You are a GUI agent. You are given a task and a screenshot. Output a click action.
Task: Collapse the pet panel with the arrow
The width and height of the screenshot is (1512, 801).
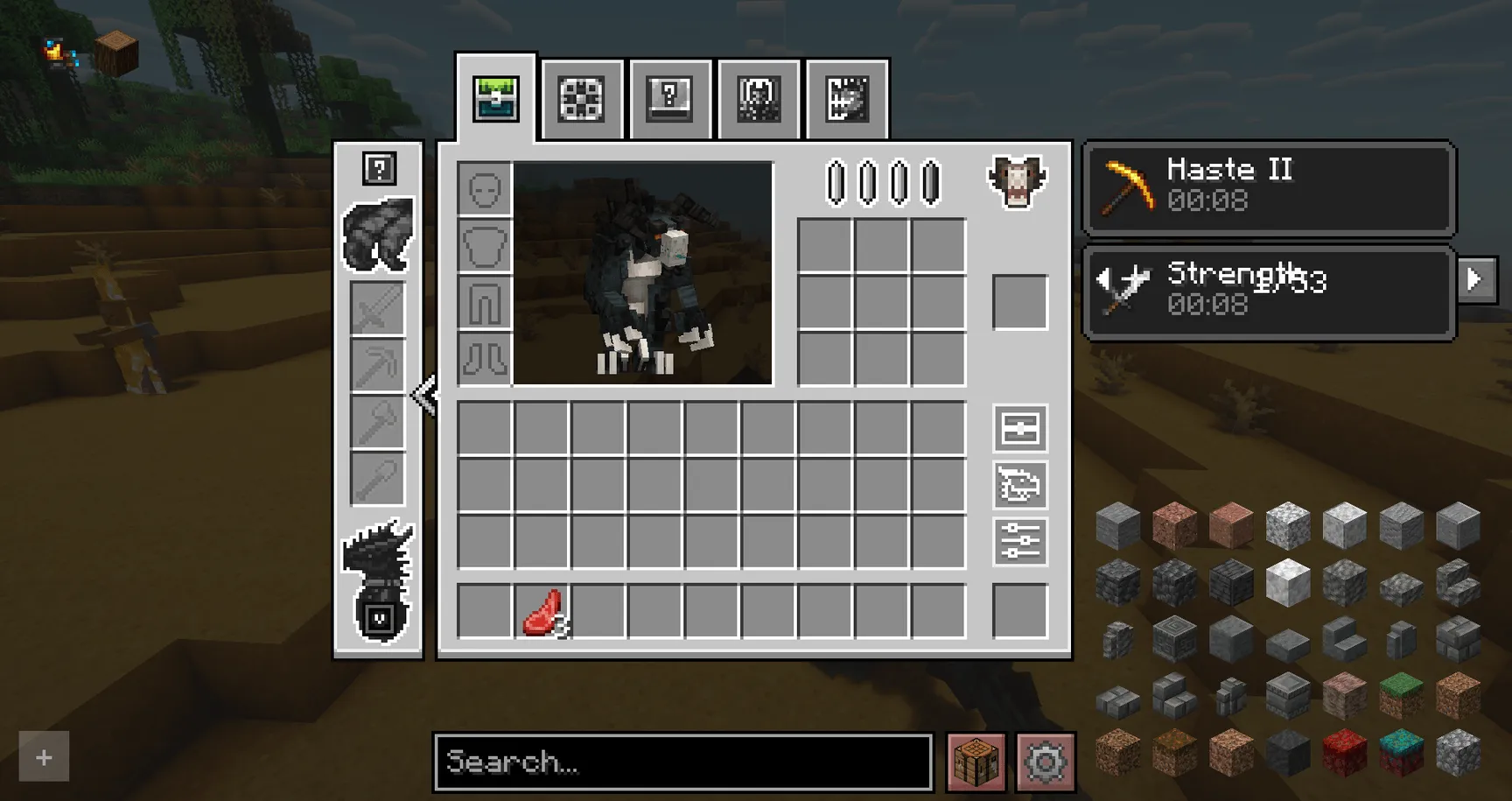tap(426, 394)
